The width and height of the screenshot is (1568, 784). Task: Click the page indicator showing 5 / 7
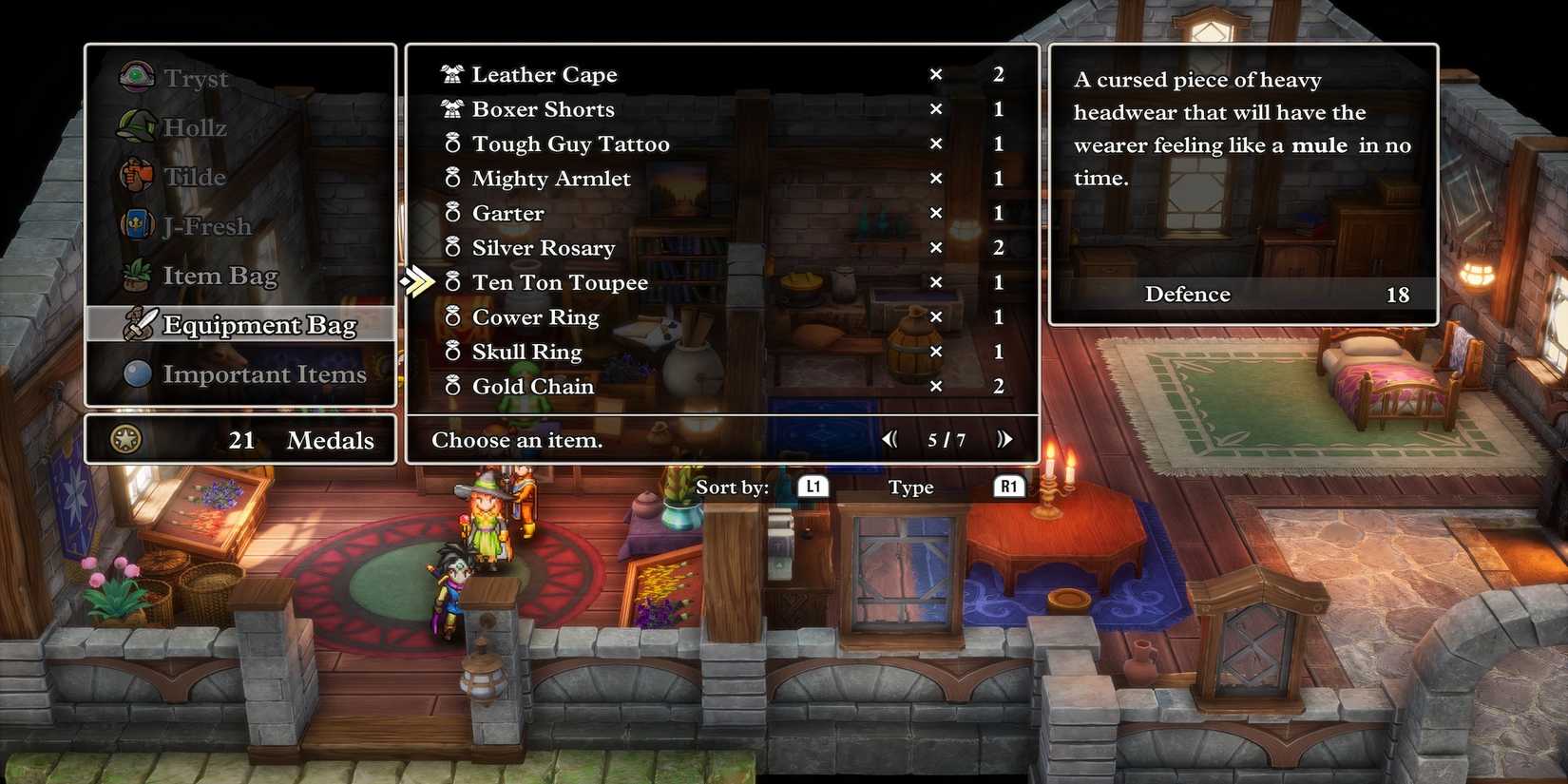(947, 439)
